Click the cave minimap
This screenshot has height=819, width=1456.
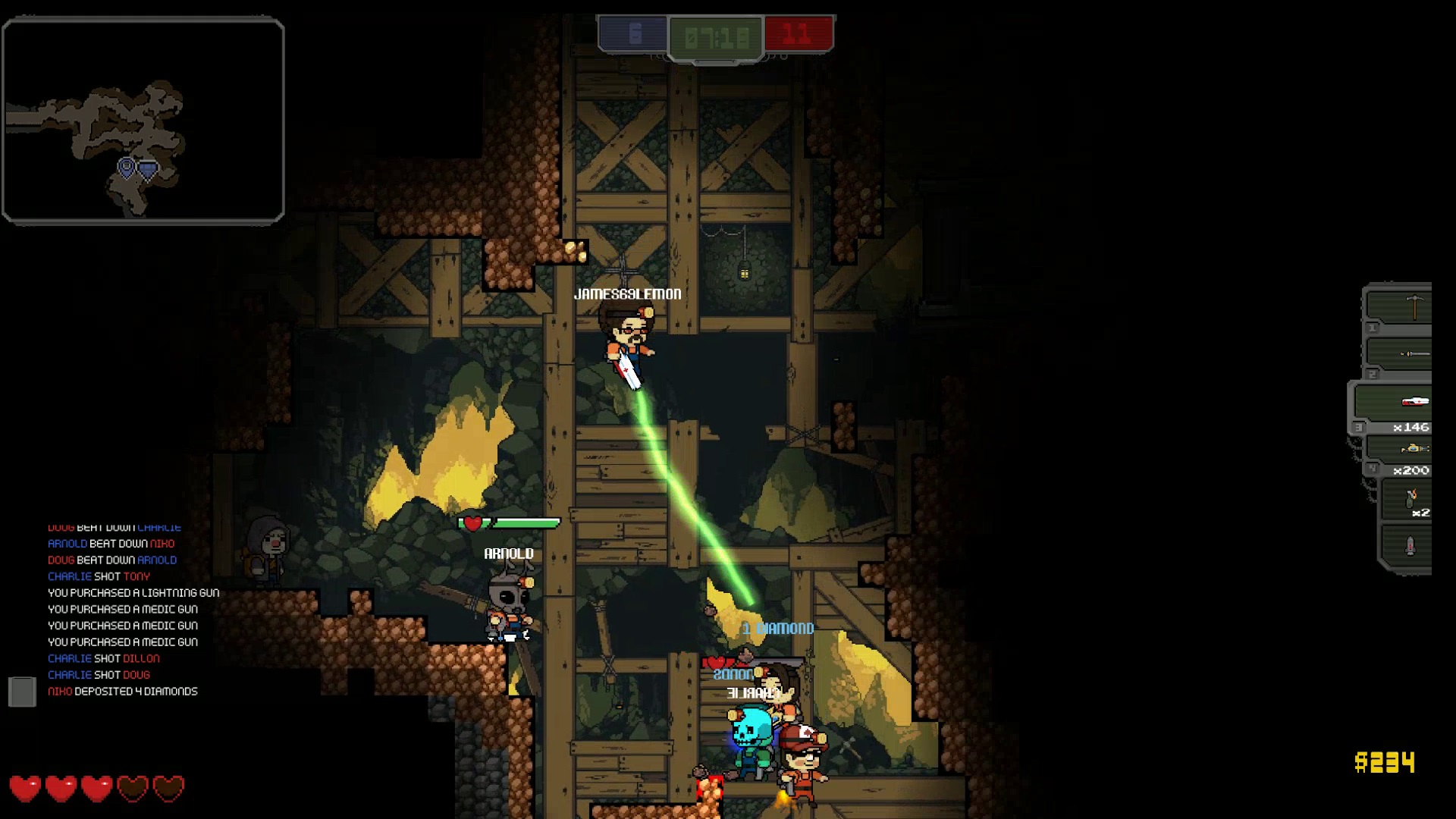pyautogui.click(x=143, y=121)
